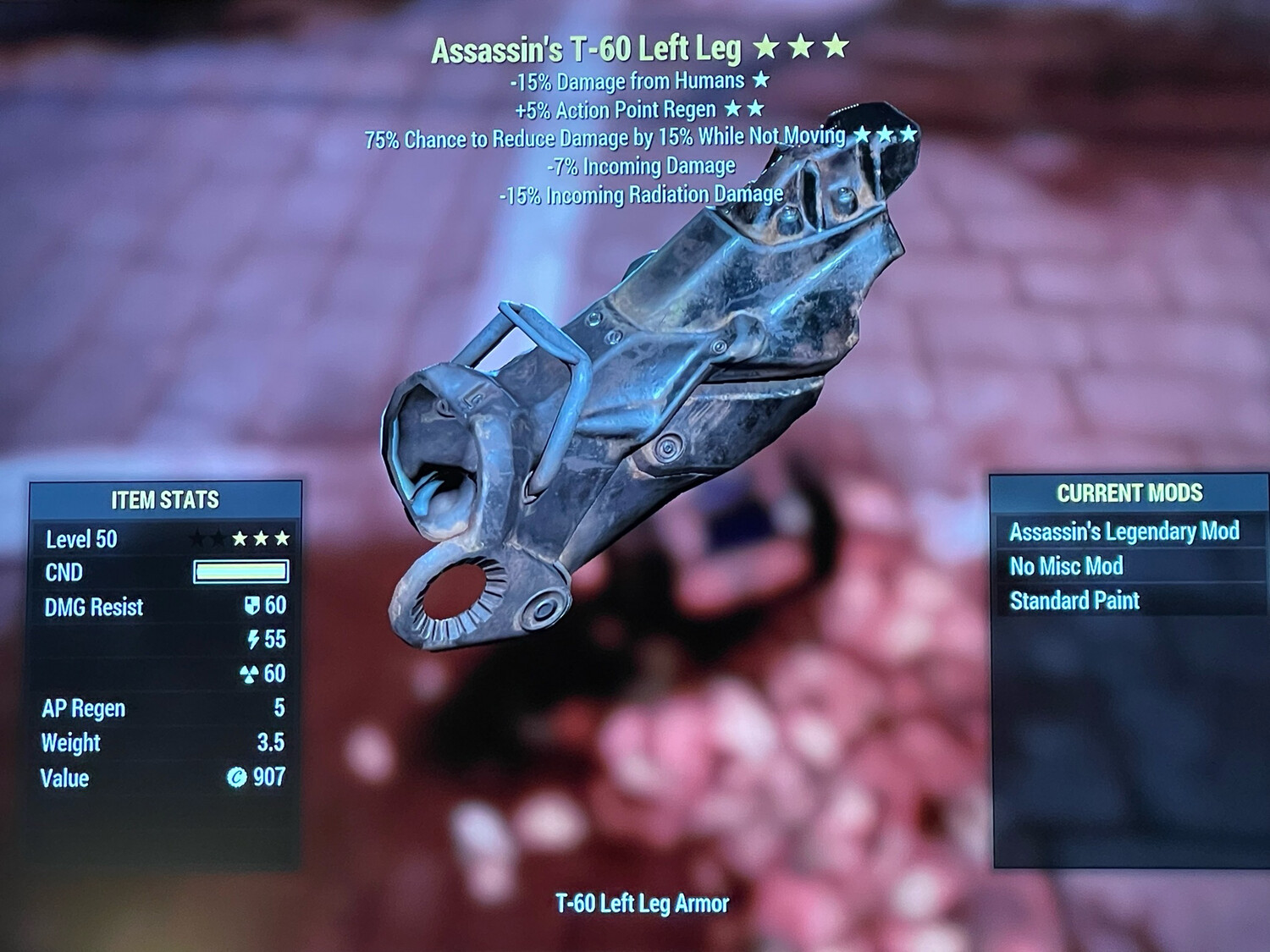The image size is (1270, 952).
Task: Click the radiation hazard resist icon
Action: 249,674
